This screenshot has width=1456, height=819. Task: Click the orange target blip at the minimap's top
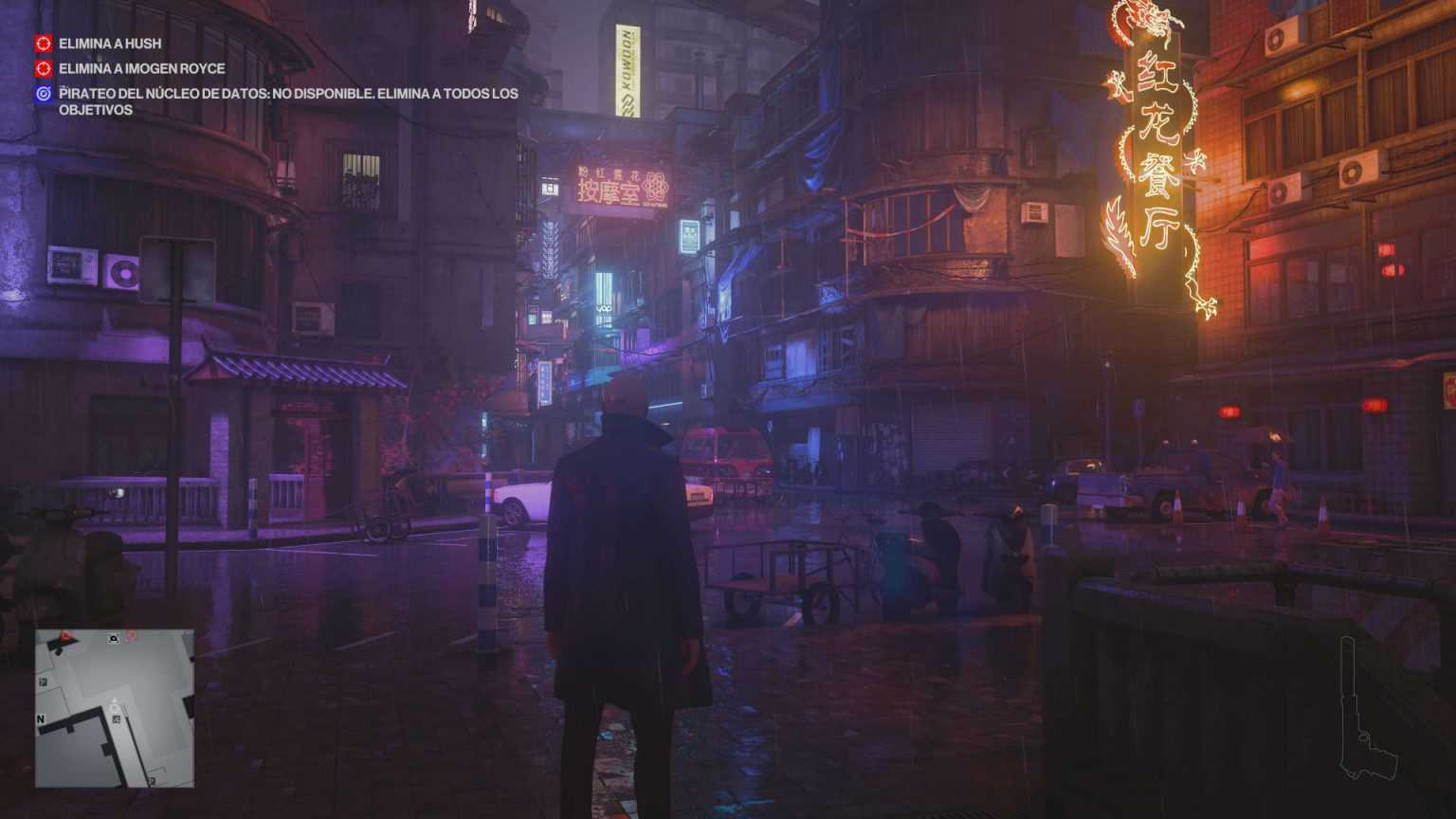pyautogui.click(x=132, y=636)
